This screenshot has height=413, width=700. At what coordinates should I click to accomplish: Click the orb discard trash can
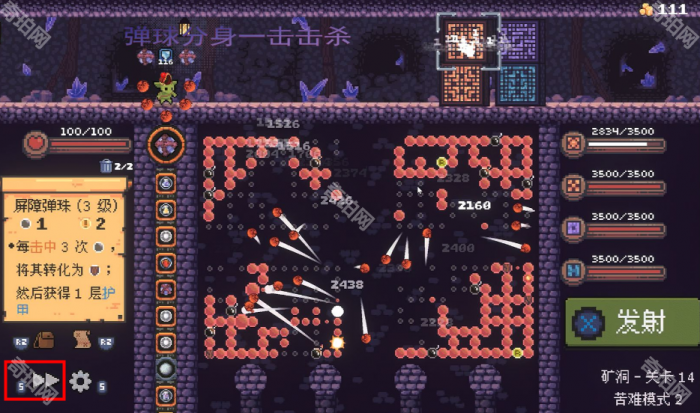point(106,167)
